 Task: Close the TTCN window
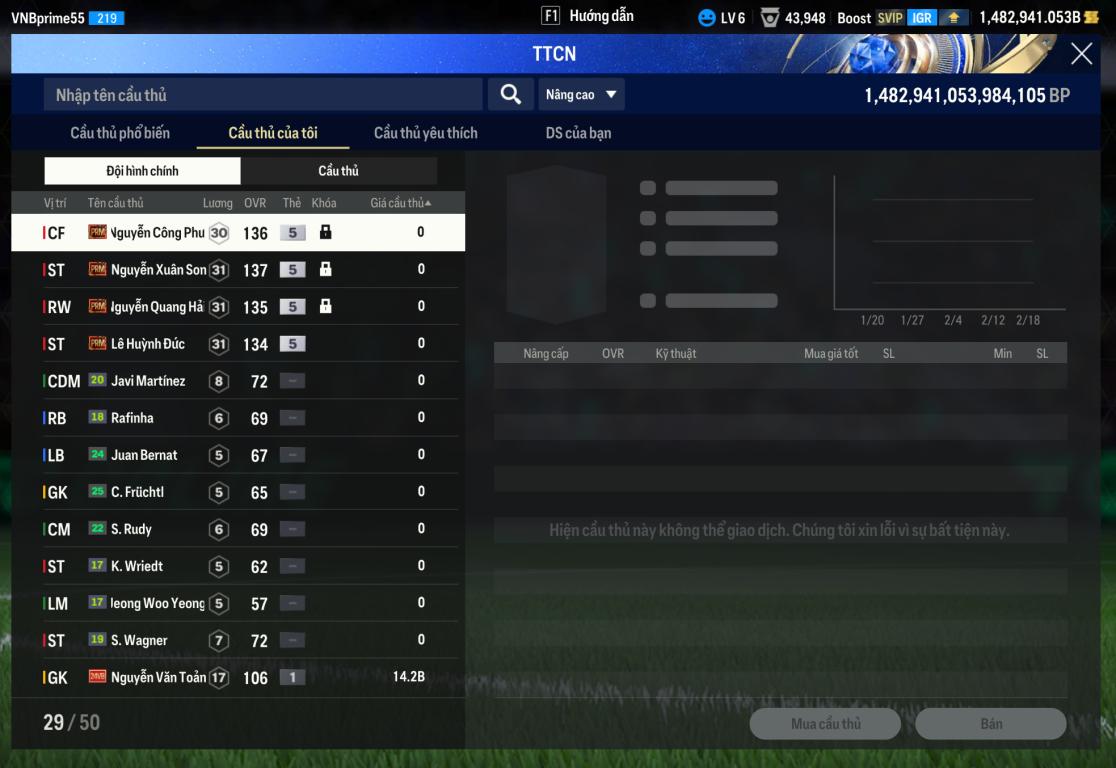point(1081,54)
